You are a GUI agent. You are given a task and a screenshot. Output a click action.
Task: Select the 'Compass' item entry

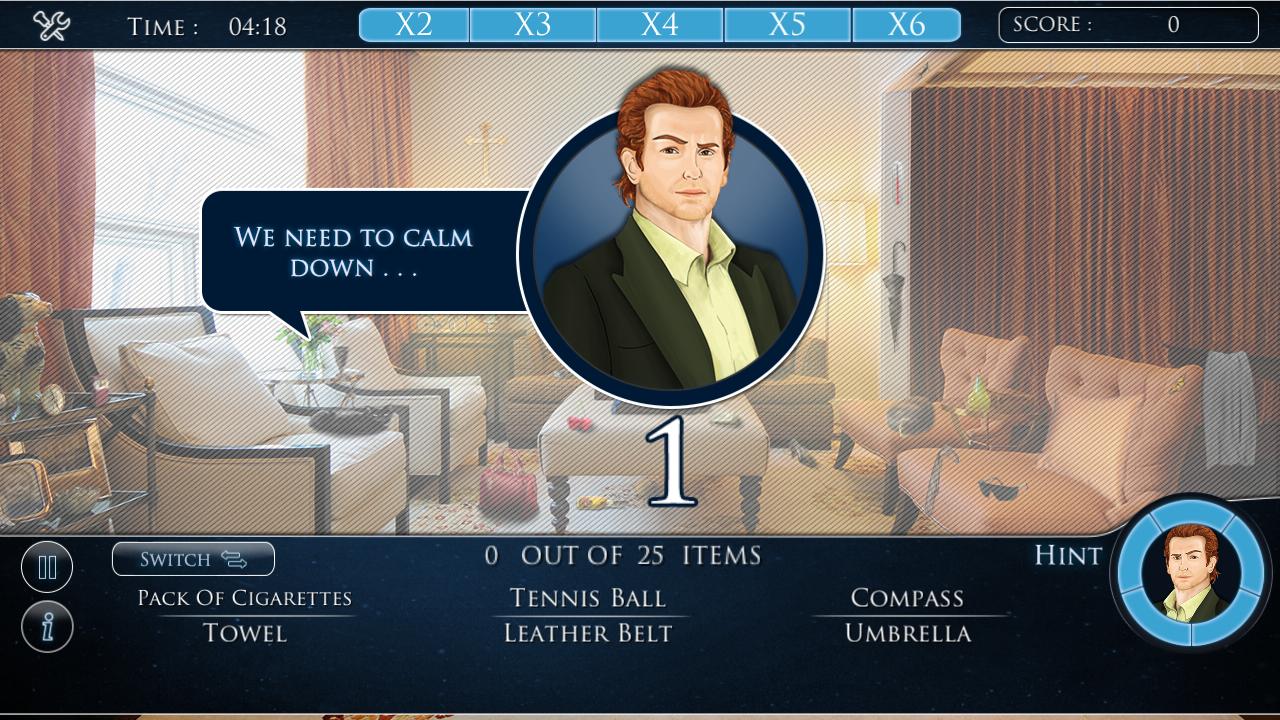point(908,597)
